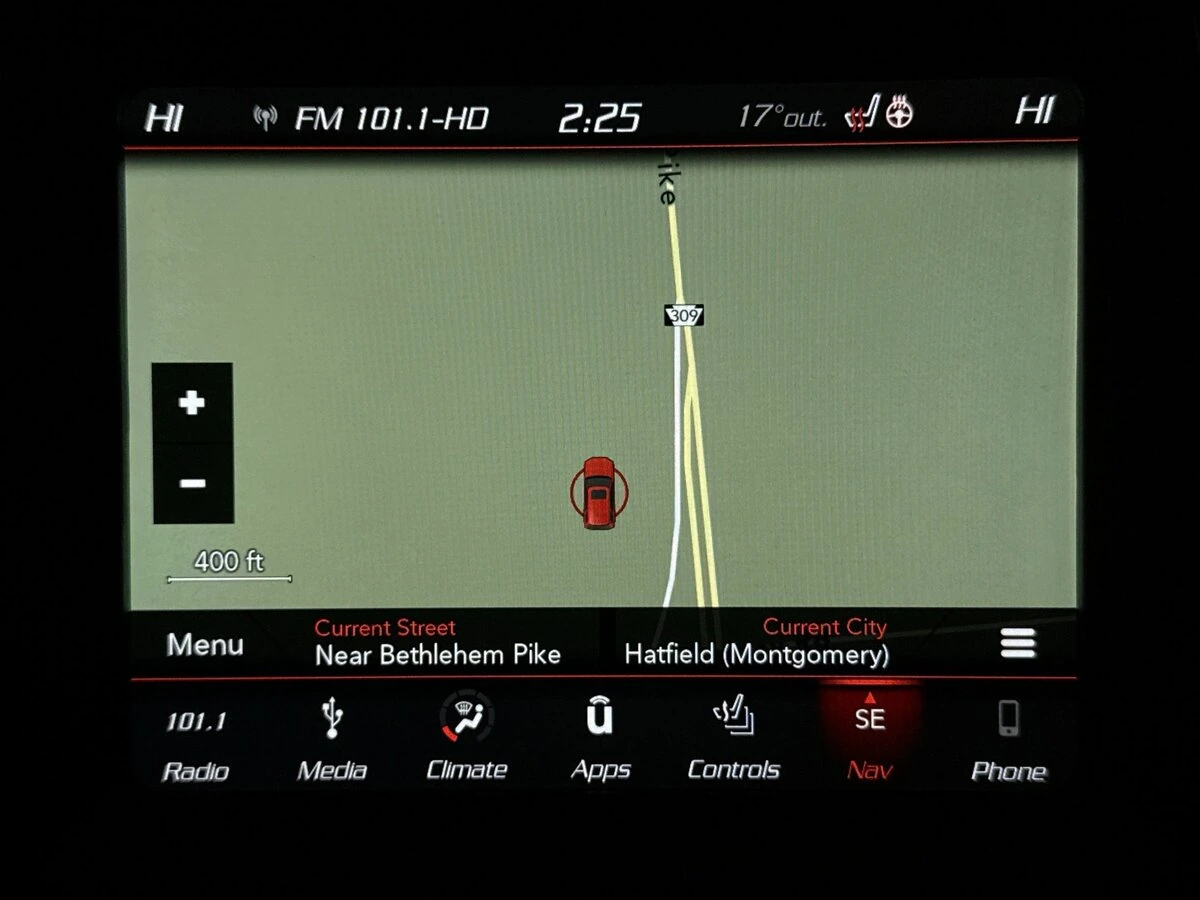This screenshot has height=900, width=1200.
Task: Toggle the heated seat icon
Action: [x=862, y=116]
